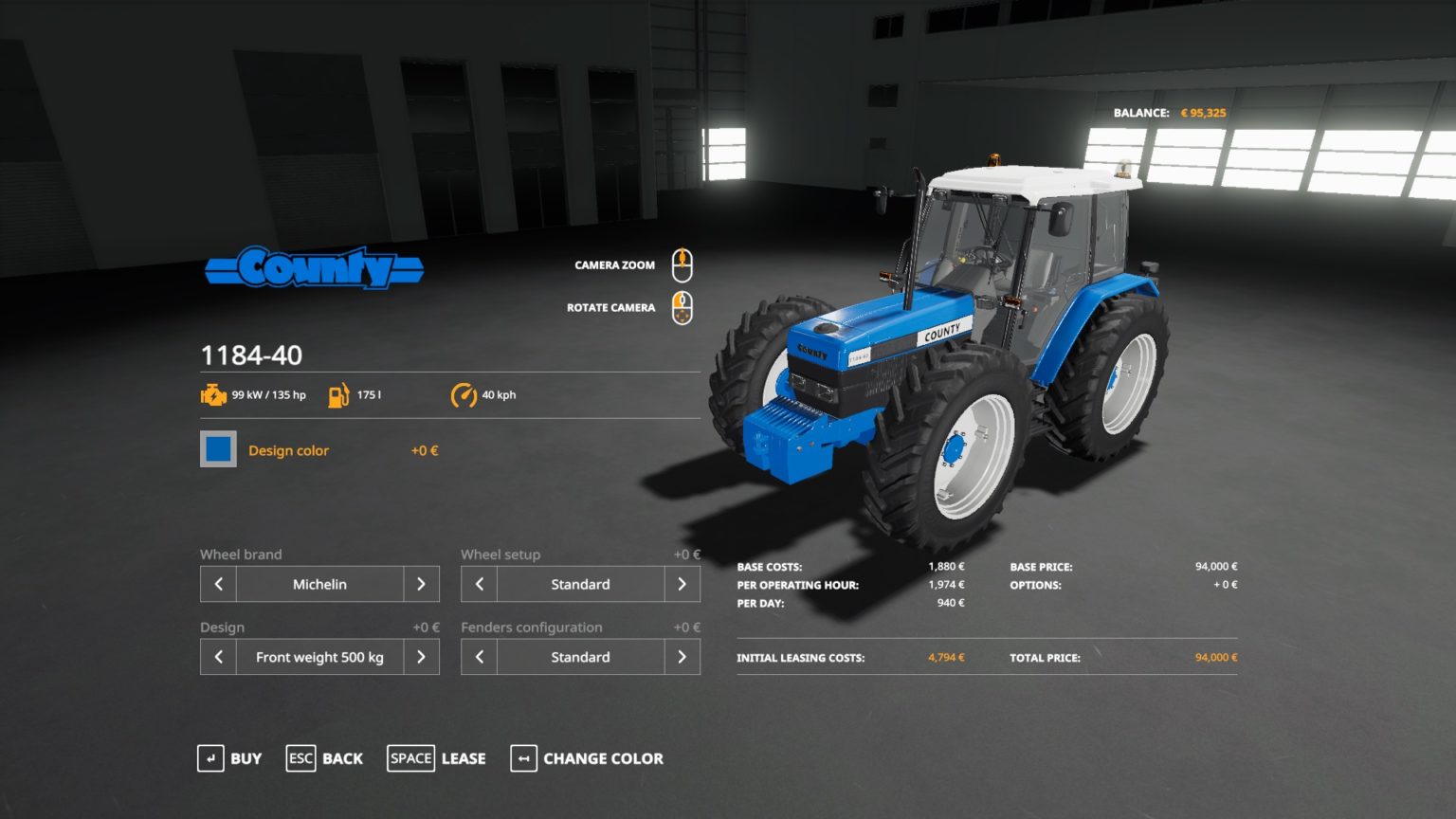
Task: Click the blue Design color swatch
Action: pyautogui.click(x=217, y=448)
